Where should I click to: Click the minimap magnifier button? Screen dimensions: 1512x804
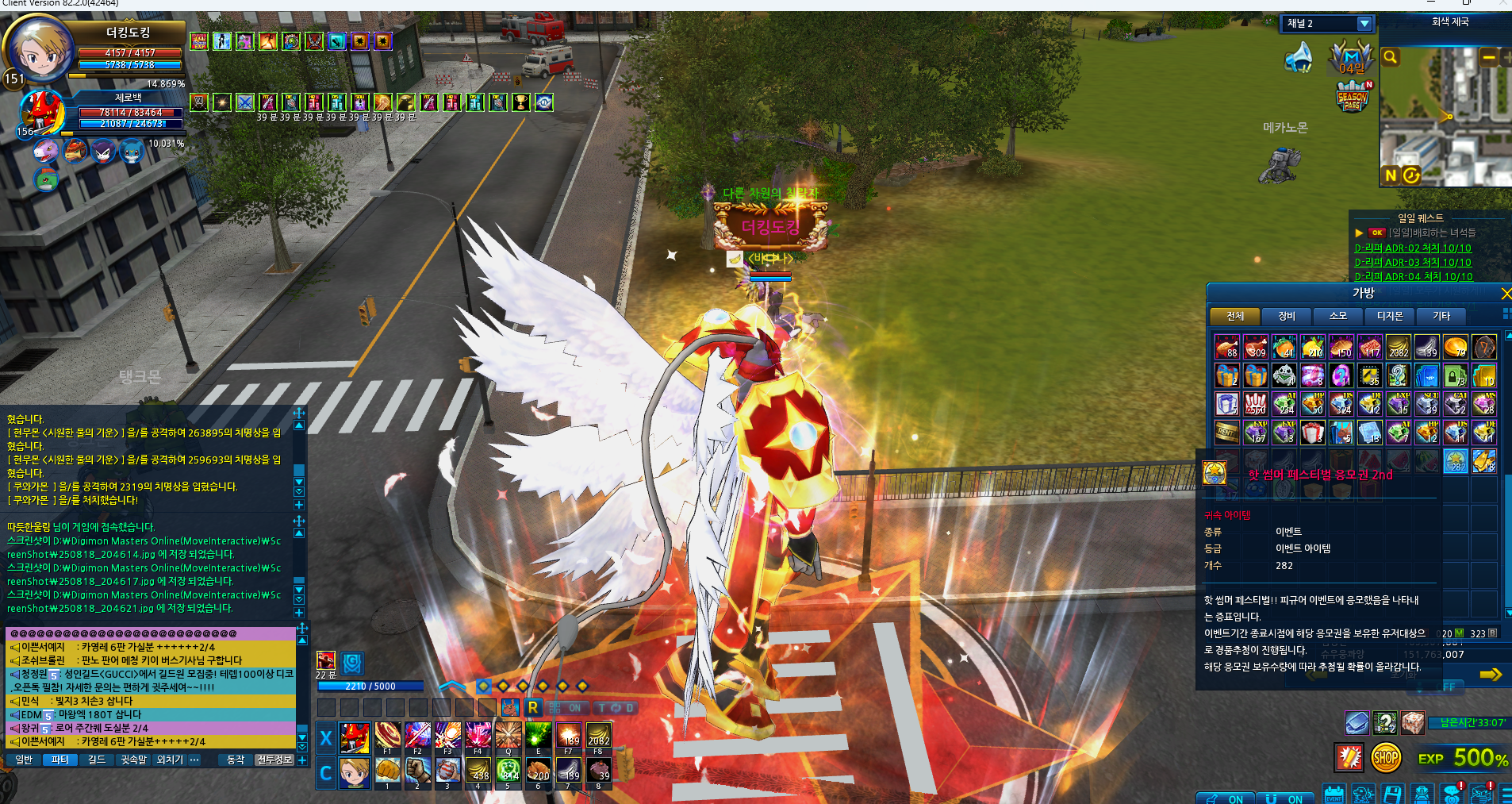[1390, 57]
